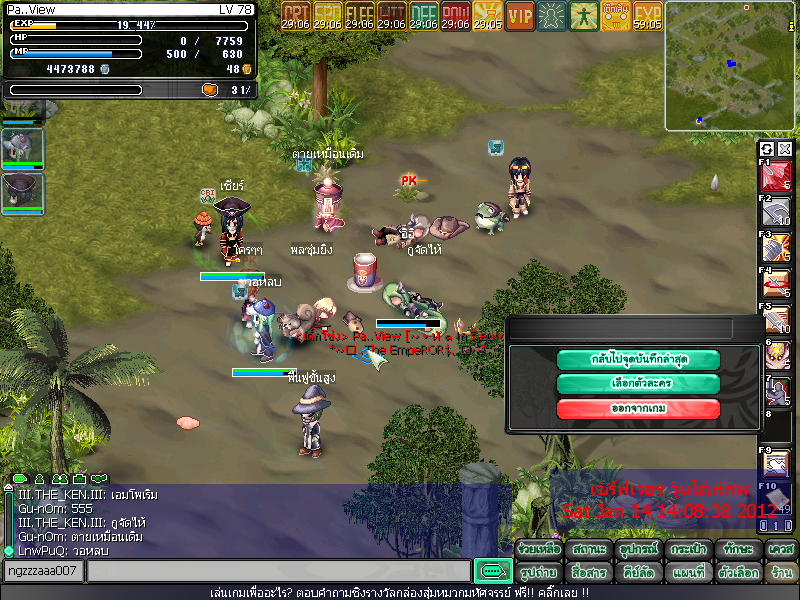Screen dimensions: 800x600
Task: Select the เลือกตัวละคร character select button
Action: (x=638, y=384)
